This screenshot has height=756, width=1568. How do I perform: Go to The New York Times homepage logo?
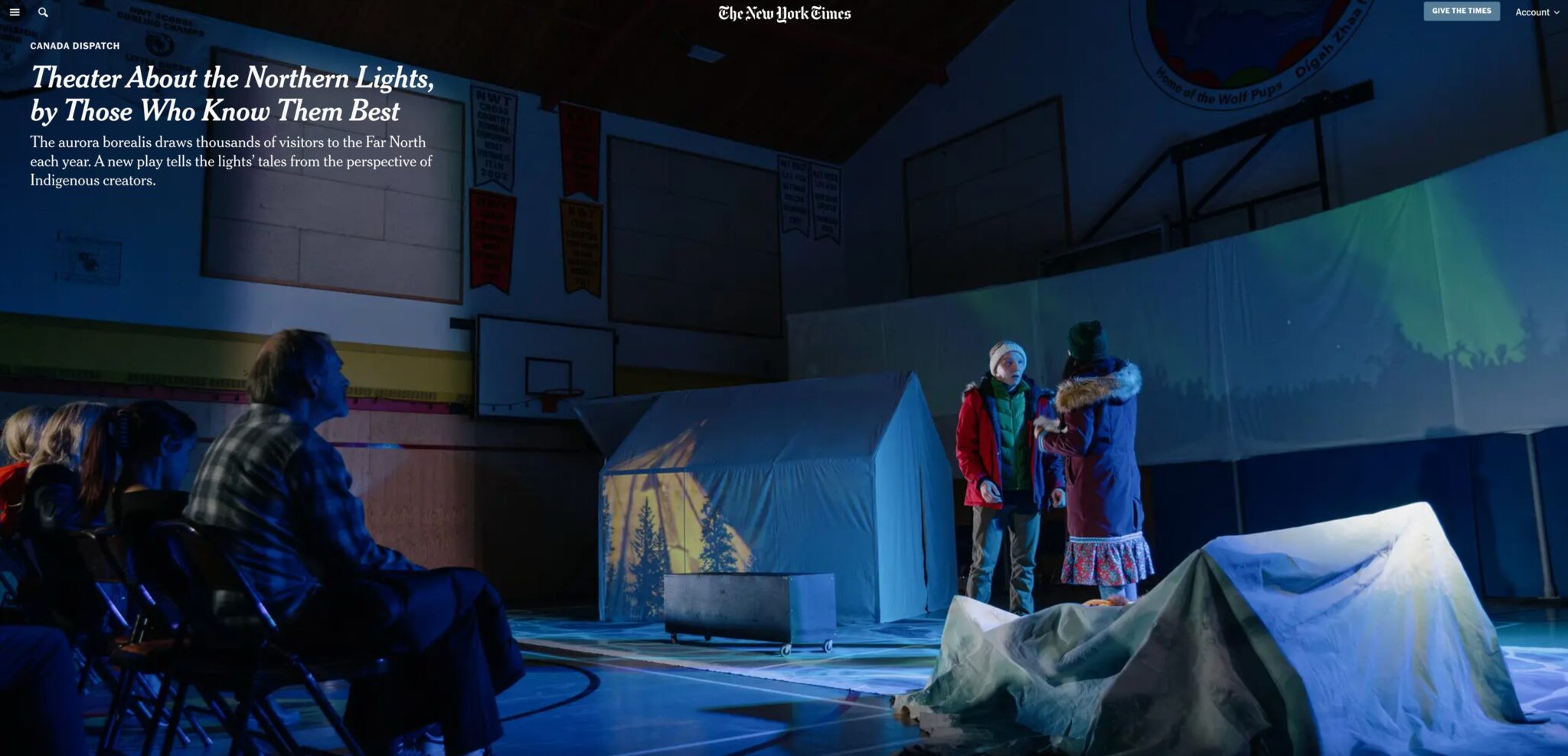click(784, 13)
